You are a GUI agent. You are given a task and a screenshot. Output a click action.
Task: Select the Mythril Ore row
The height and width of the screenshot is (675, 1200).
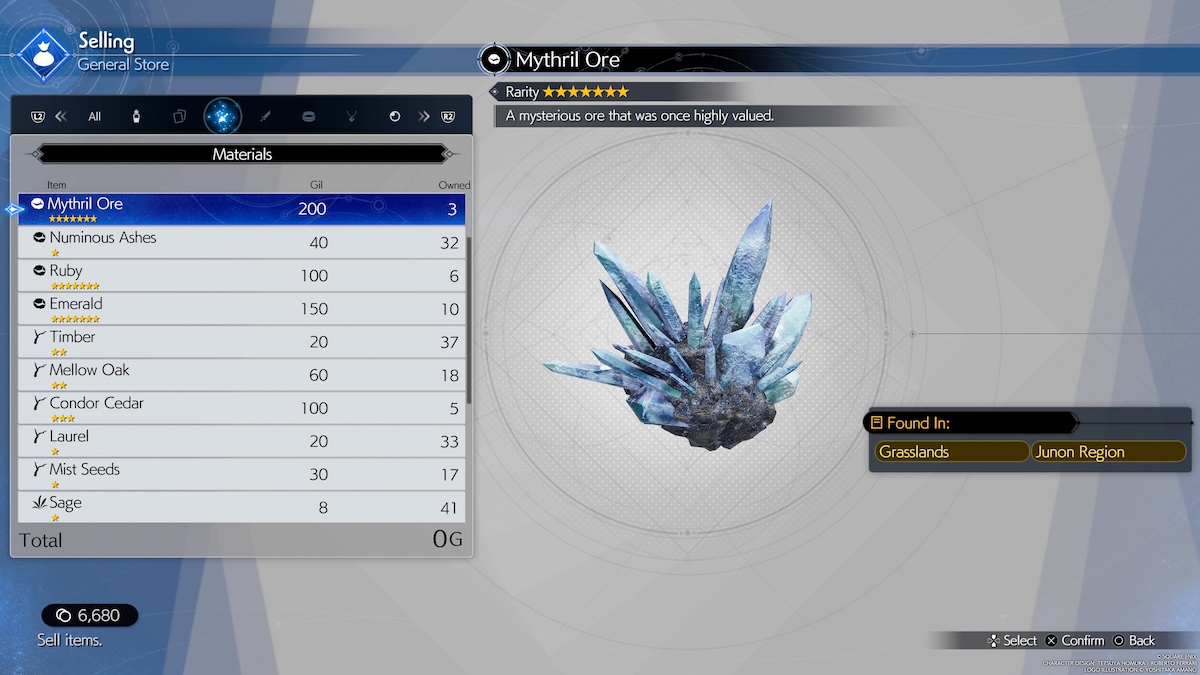pyautogui.click(x=242, y=209)
